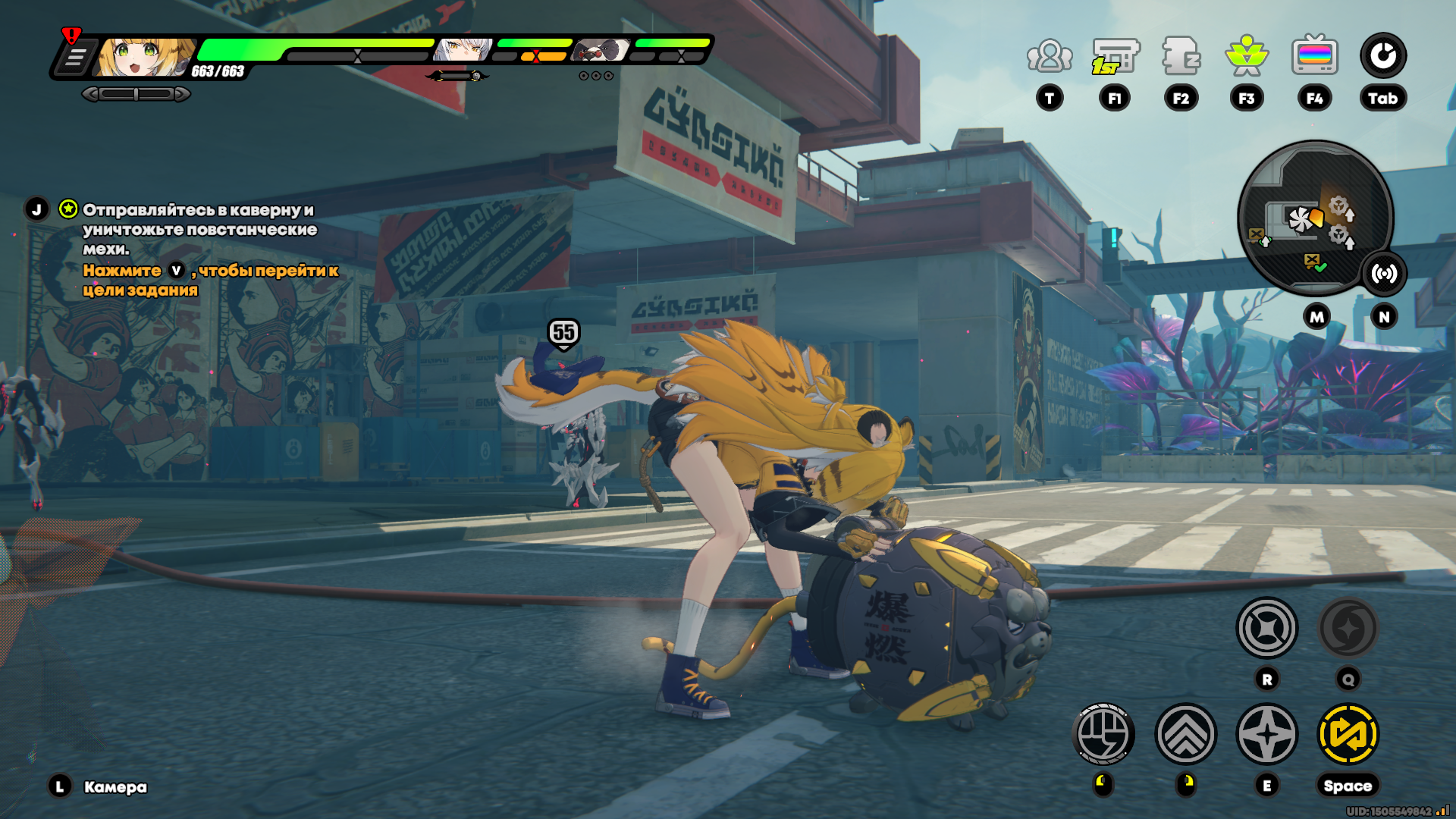Screen dimensions: 1456x819
Task: Open the Камера camera option
Action: [115, 787]
